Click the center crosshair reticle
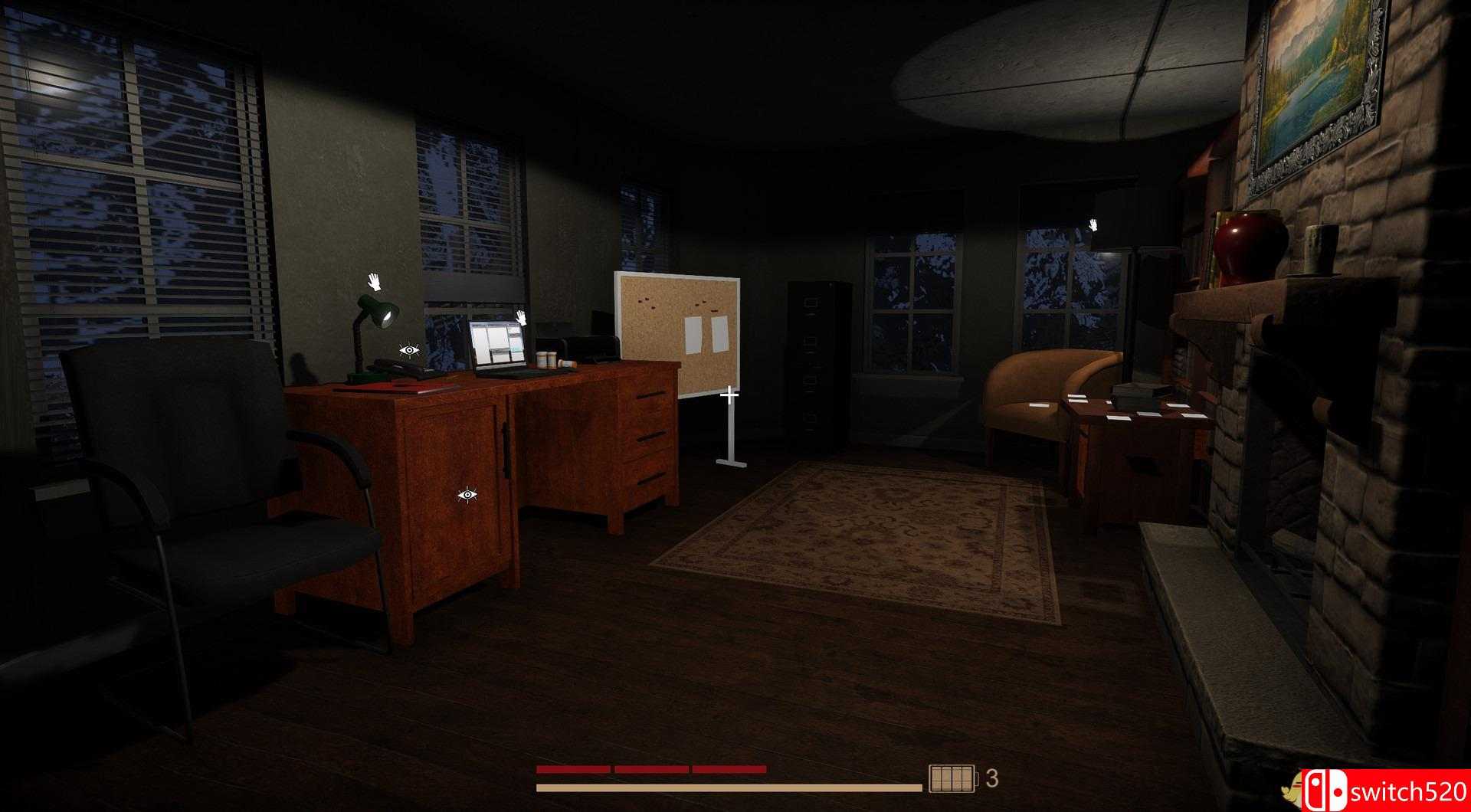 coord(729,393)
